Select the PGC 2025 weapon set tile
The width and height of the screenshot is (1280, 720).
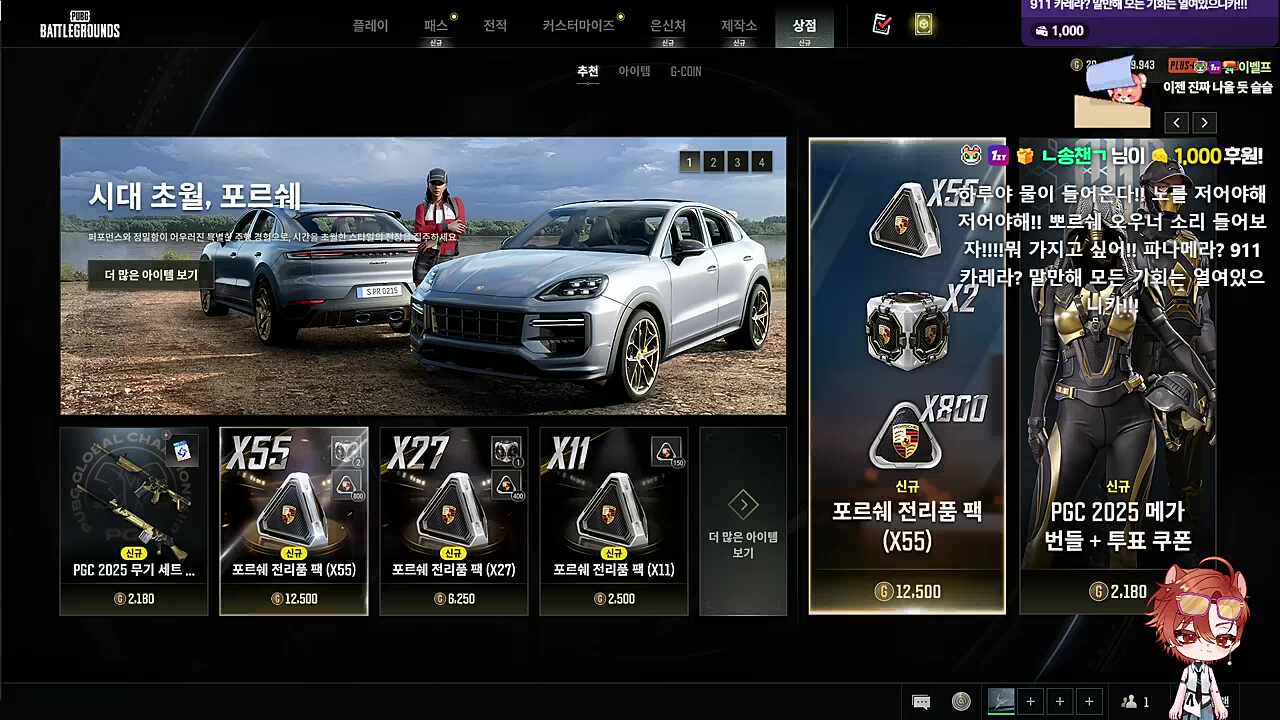click(x=134, y=520)
